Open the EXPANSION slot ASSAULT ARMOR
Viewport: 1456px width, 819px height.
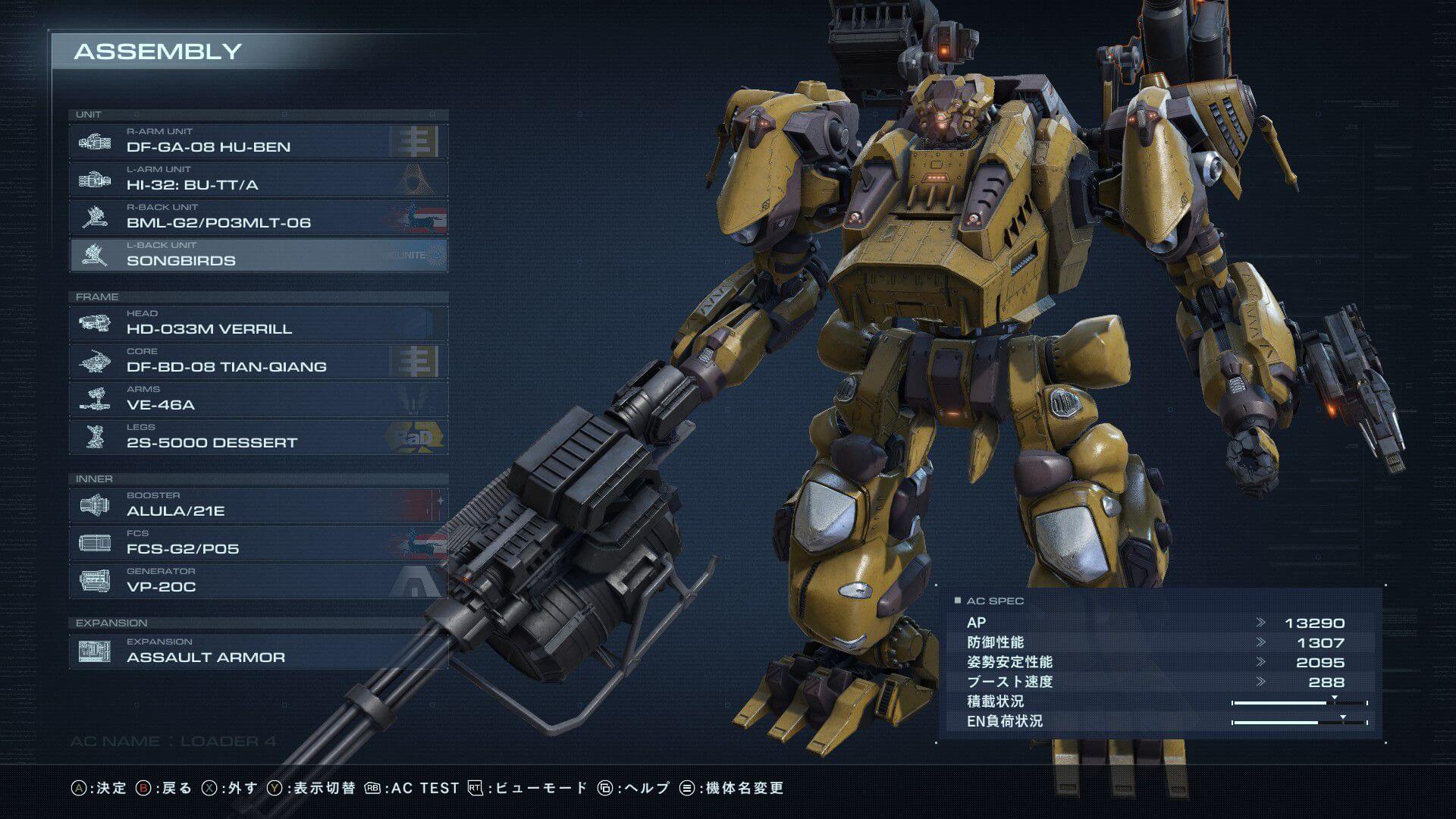[258, 651]
